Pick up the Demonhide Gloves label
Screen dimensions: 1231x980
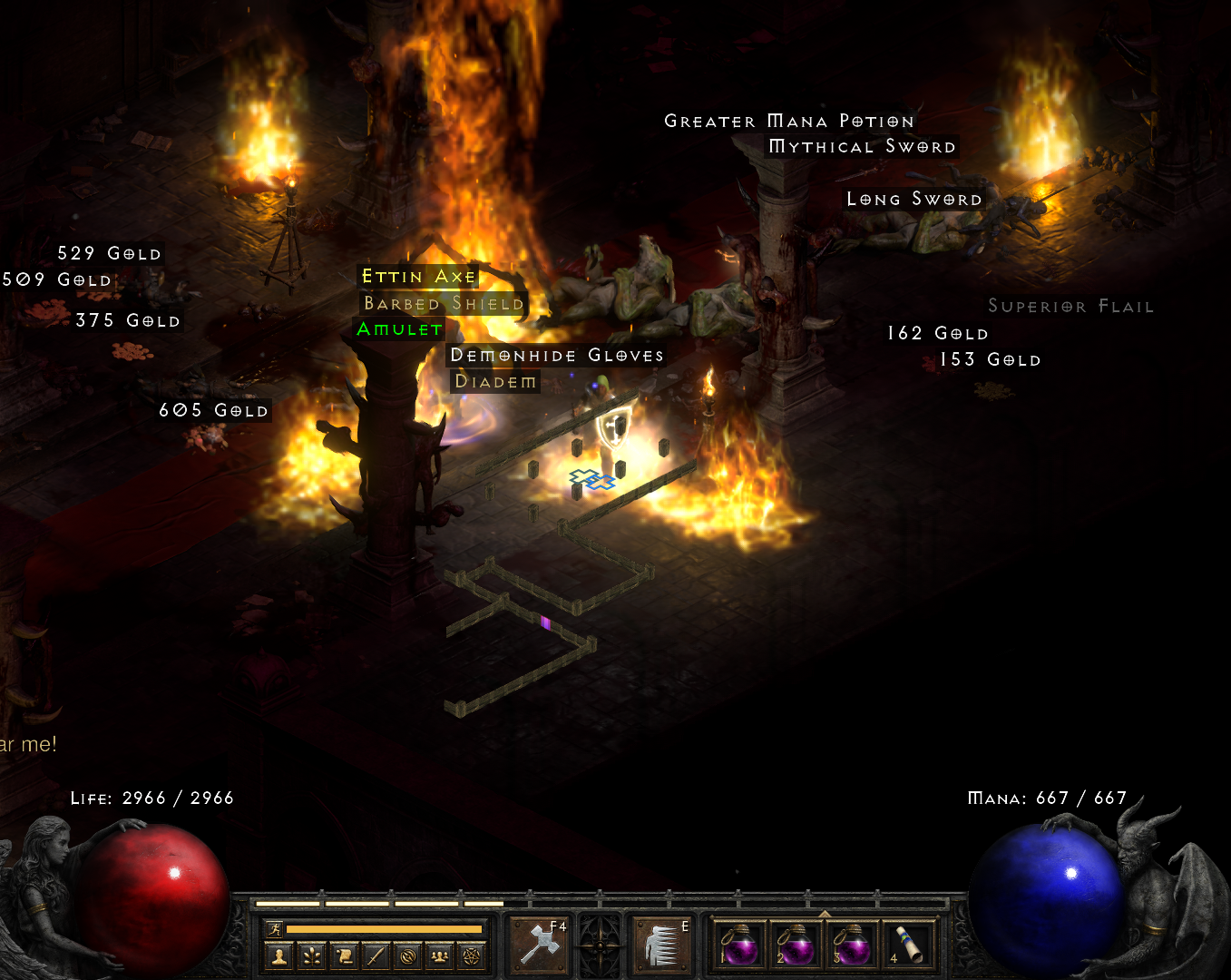pyautogui.click(x=557, y=356)
